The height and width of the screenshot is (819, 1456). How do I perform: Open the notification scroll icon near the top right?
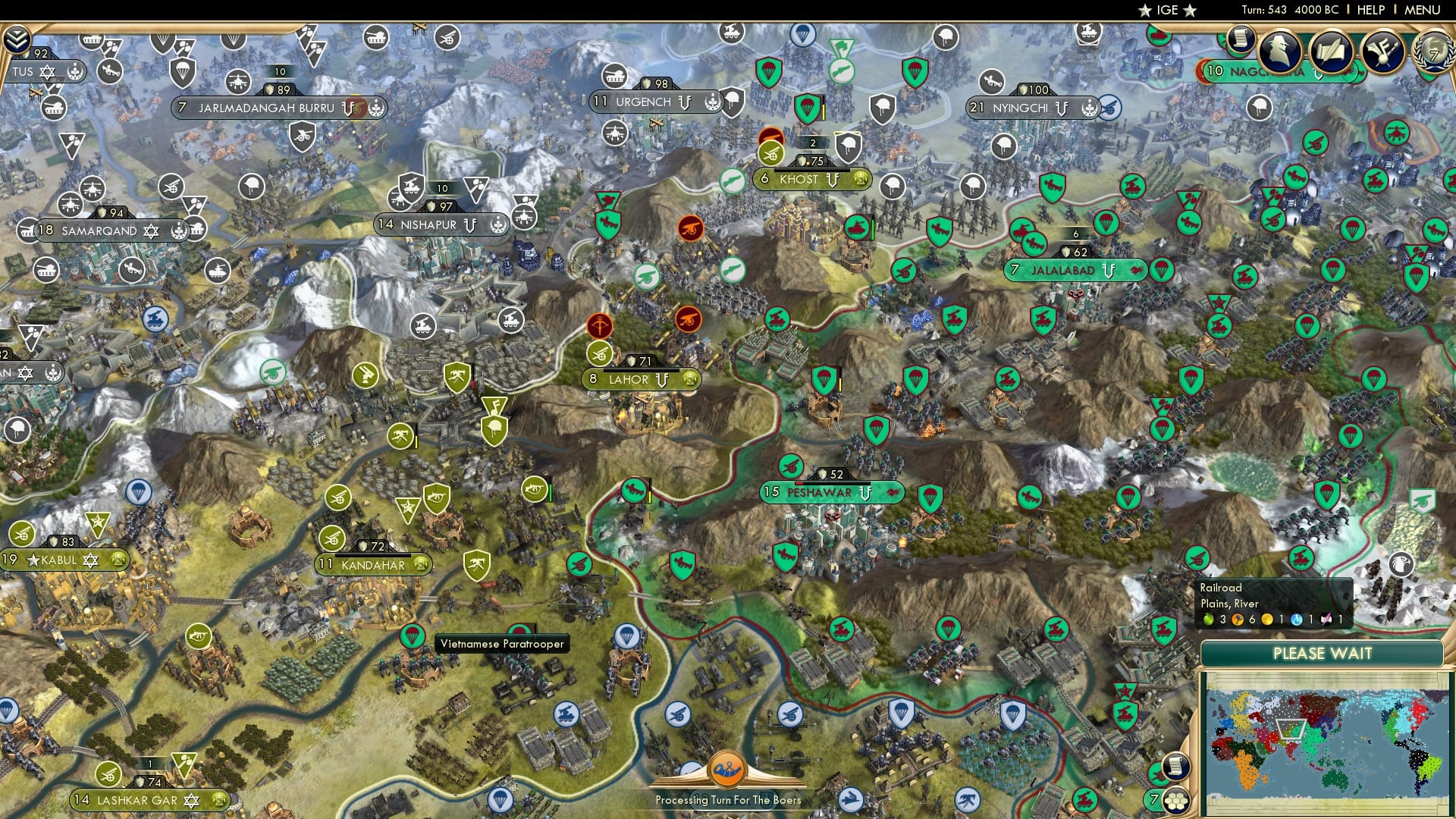pyautogui.click(x=1241, y=39)
